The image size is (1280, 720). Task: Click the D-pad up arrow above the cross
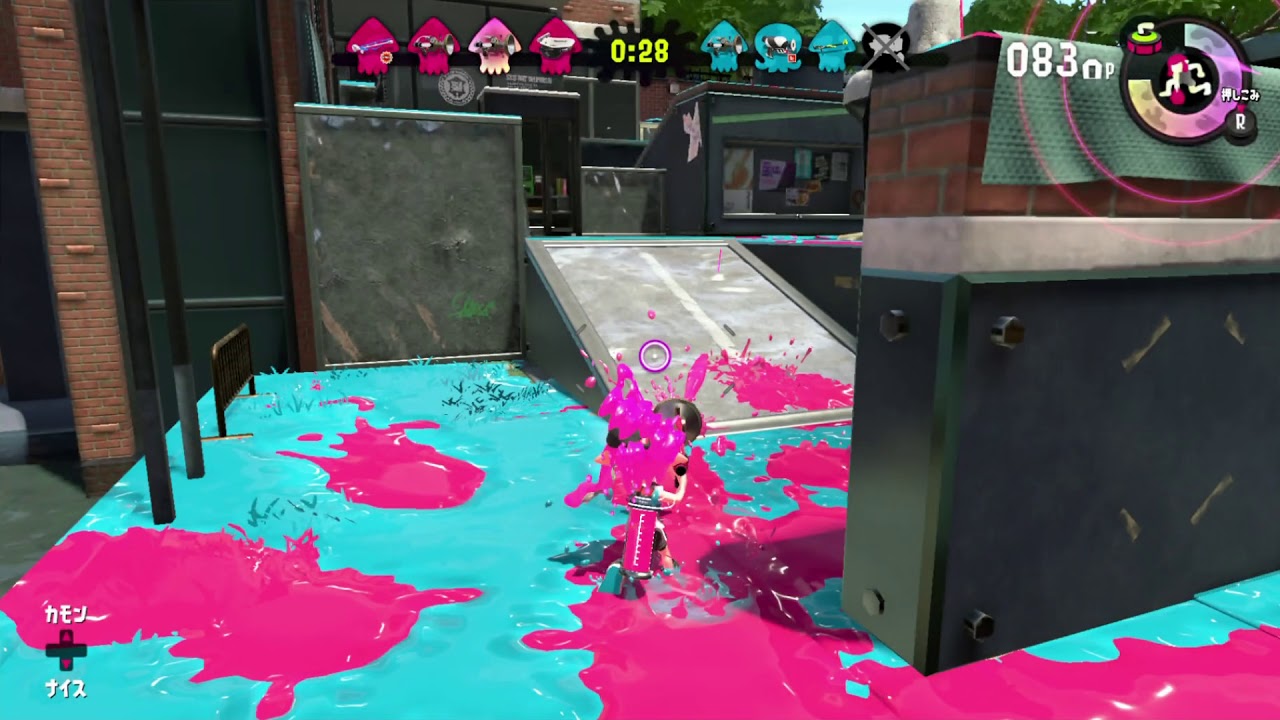(66, 637)
